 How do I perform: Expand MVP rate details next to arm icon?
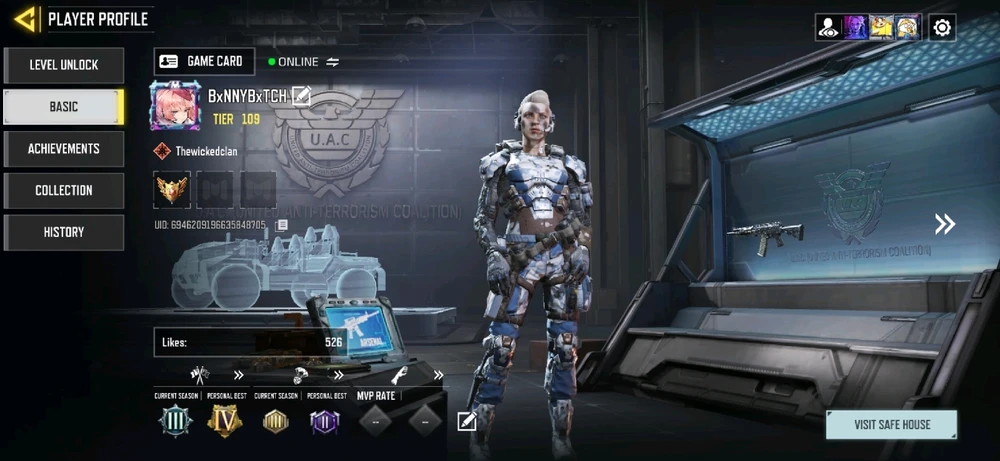coord(438,376)
